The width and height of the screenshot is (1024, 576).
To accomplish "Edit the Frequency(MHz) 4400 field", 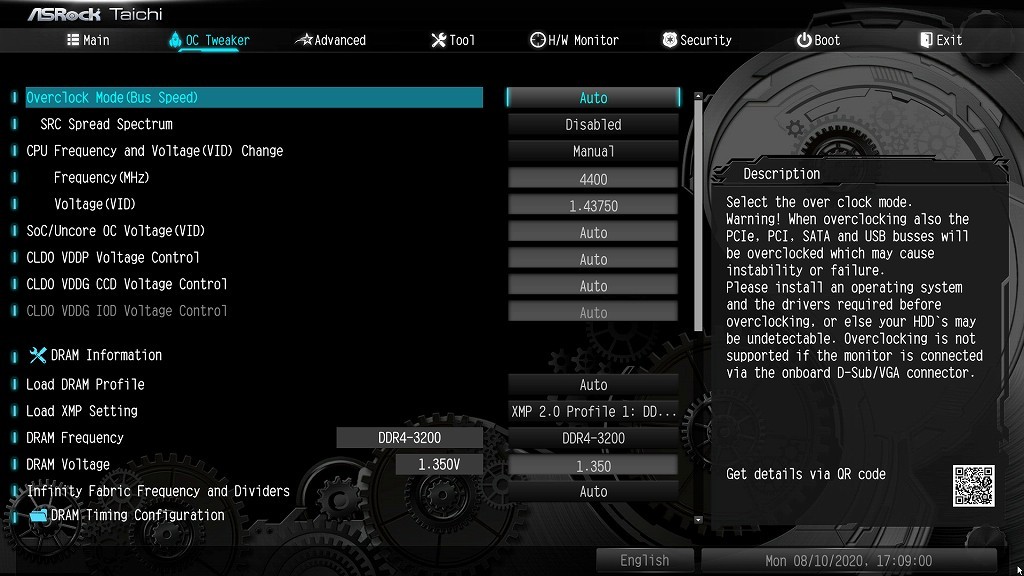I will click(593, 179).
